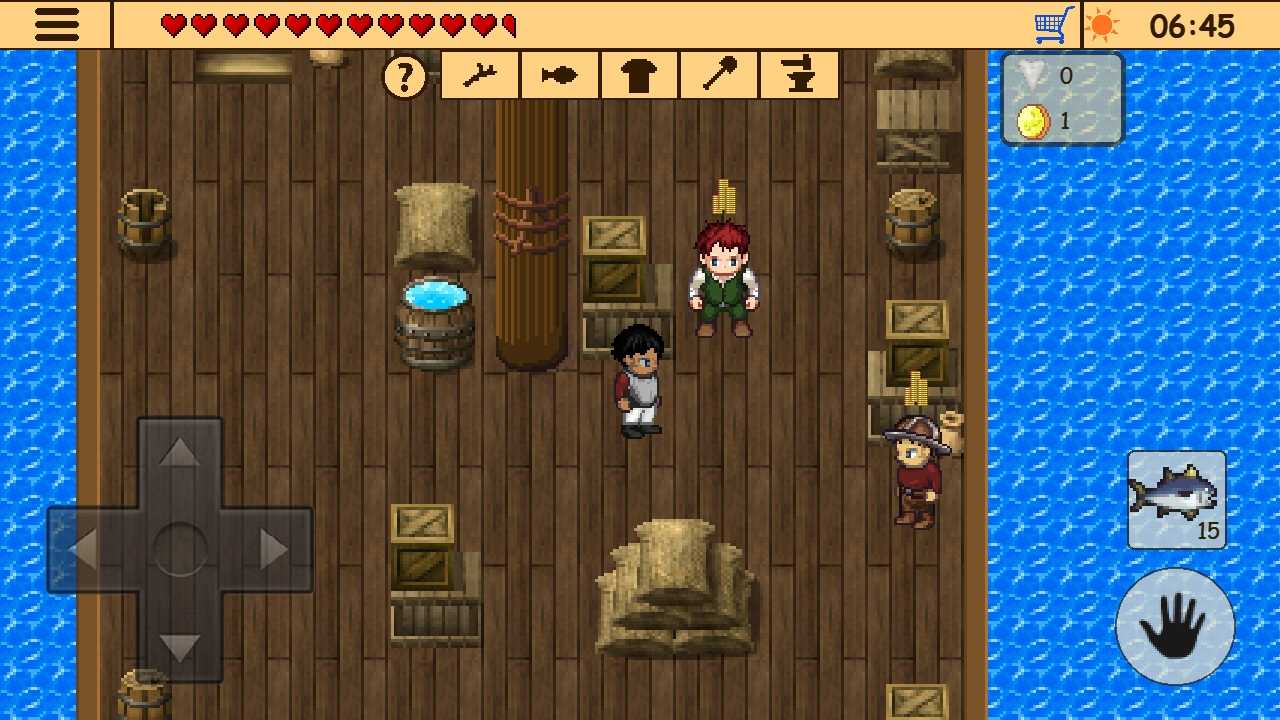Select the fish quick-slot showing 15
Screen dimensions: 1280x720
(1175, 500)
